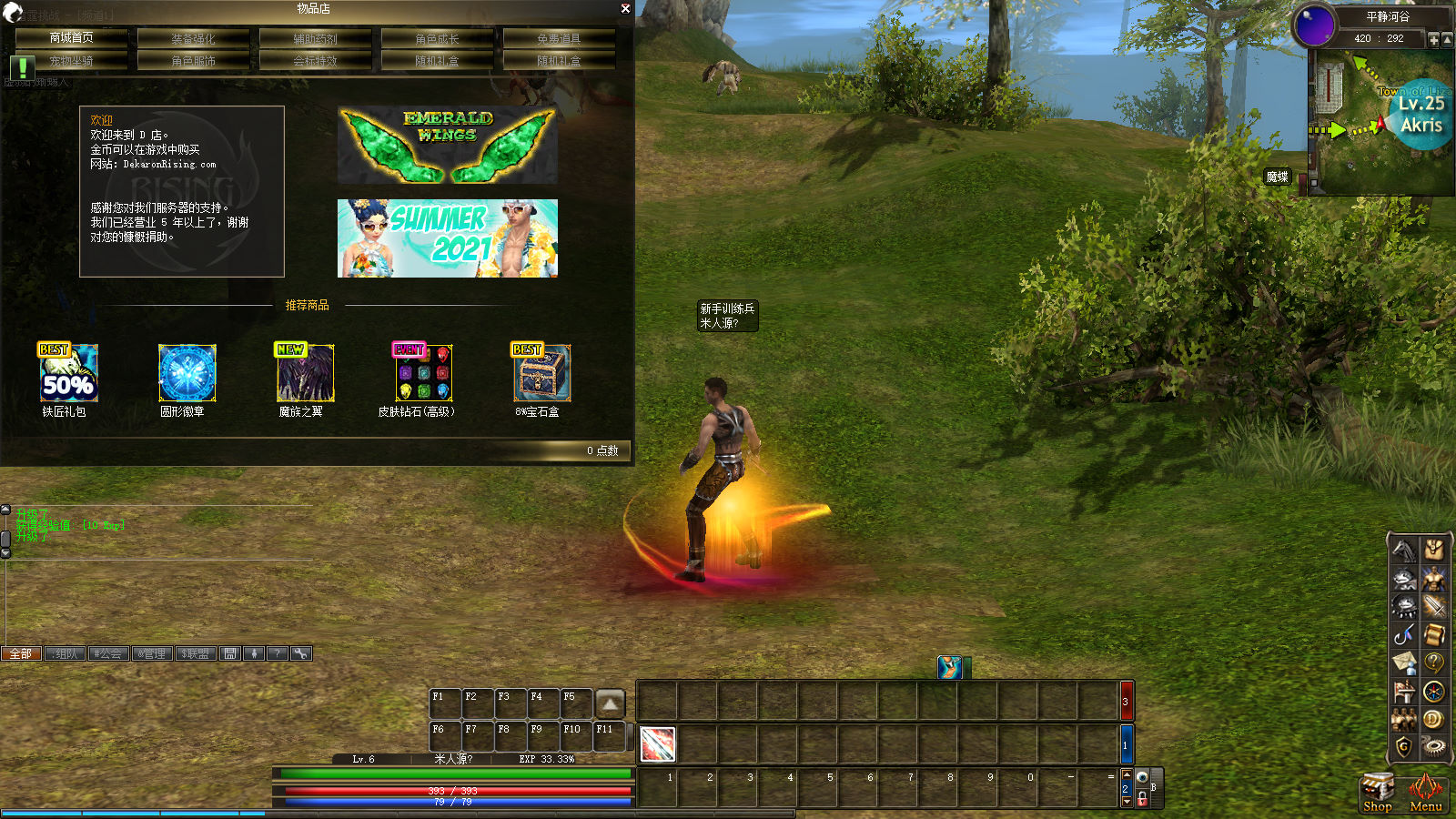Open the 宠物坐骑 shop category

pos(71,60)
